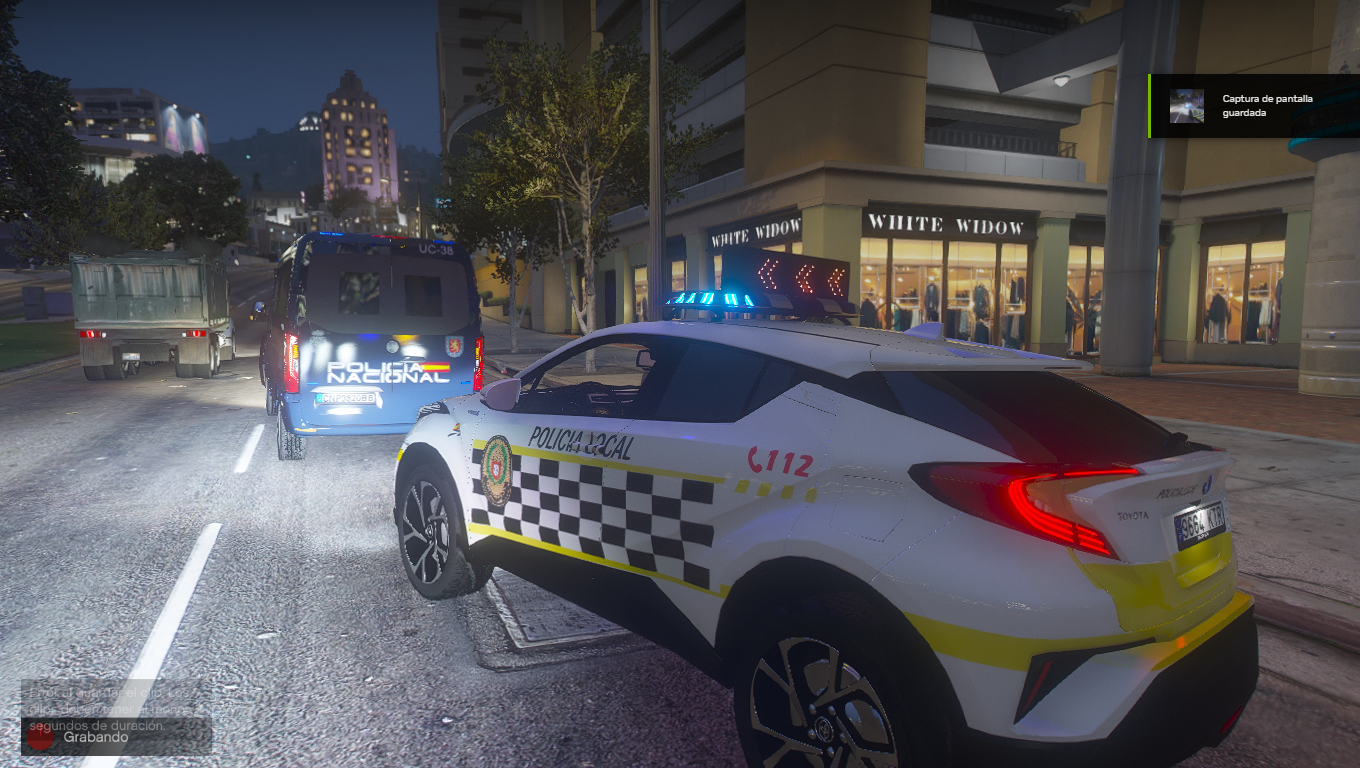Open the saved screenshot thumbnail in the notification
This screenshot has width=1360, height=768.
[1187, 106]
